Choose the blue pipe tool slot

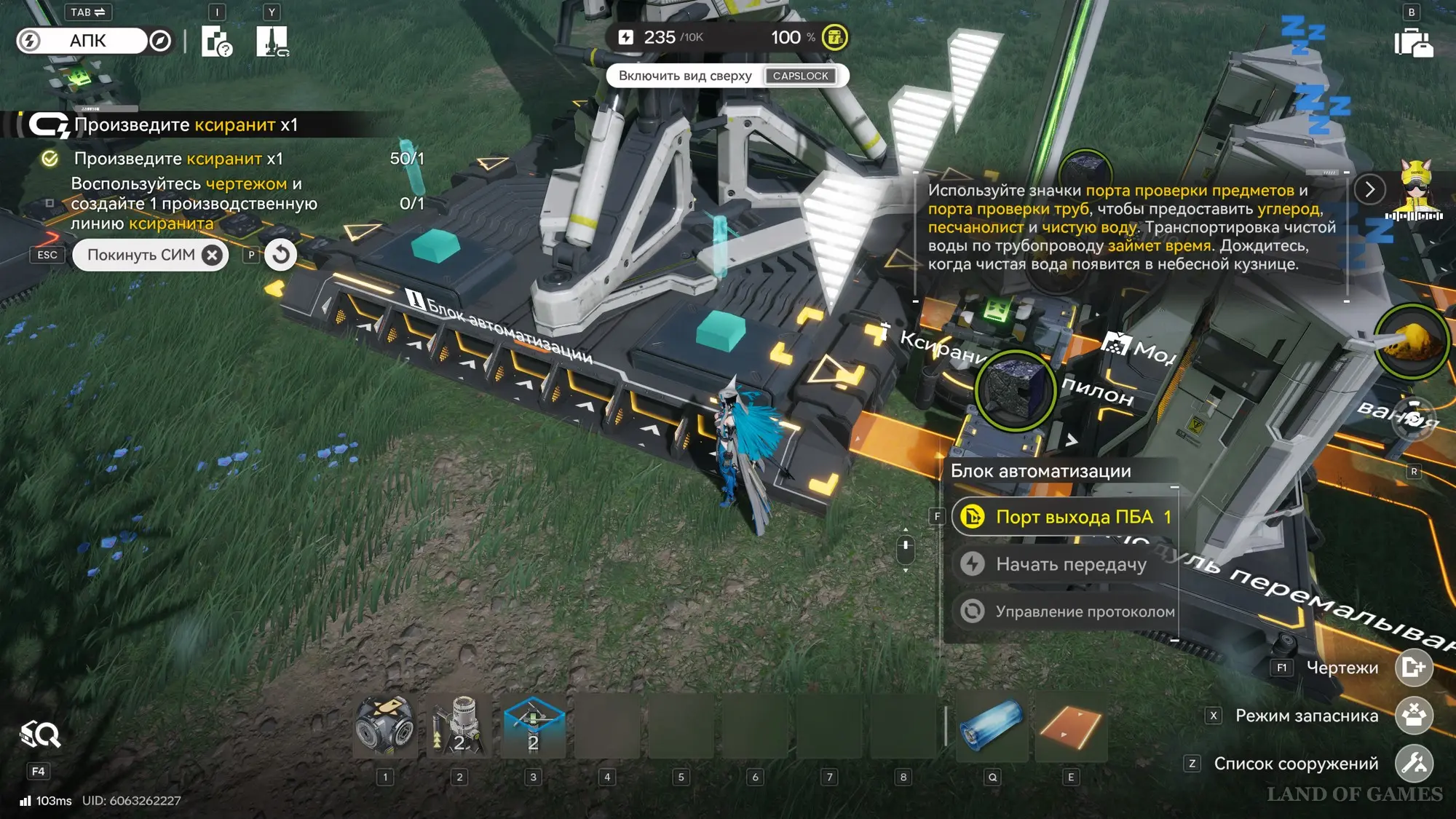[992, 726]
